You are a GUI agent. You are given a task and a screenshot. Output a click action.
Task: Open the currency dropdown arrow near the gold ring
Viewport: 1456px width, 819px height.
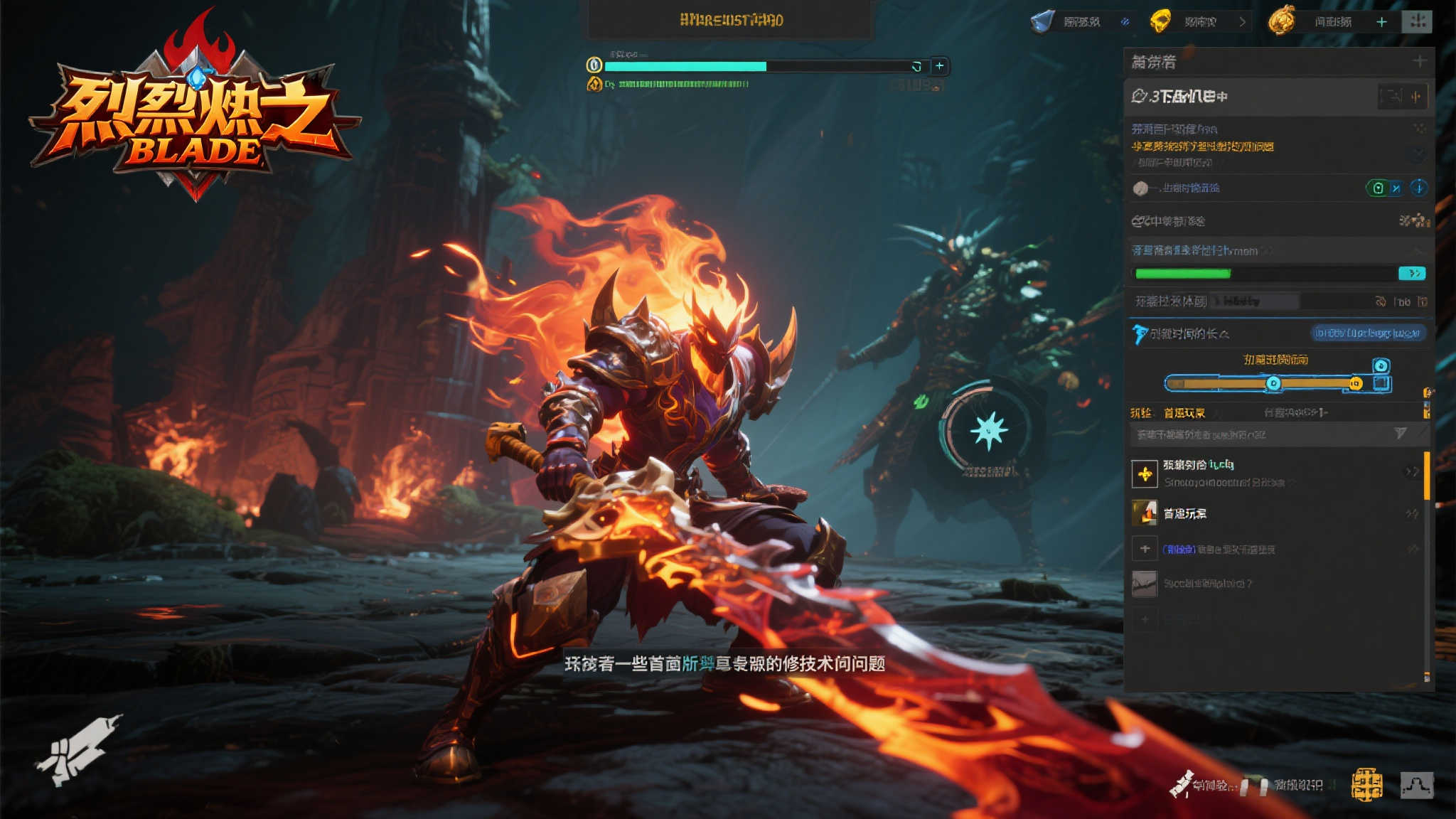click(1242, 21)
